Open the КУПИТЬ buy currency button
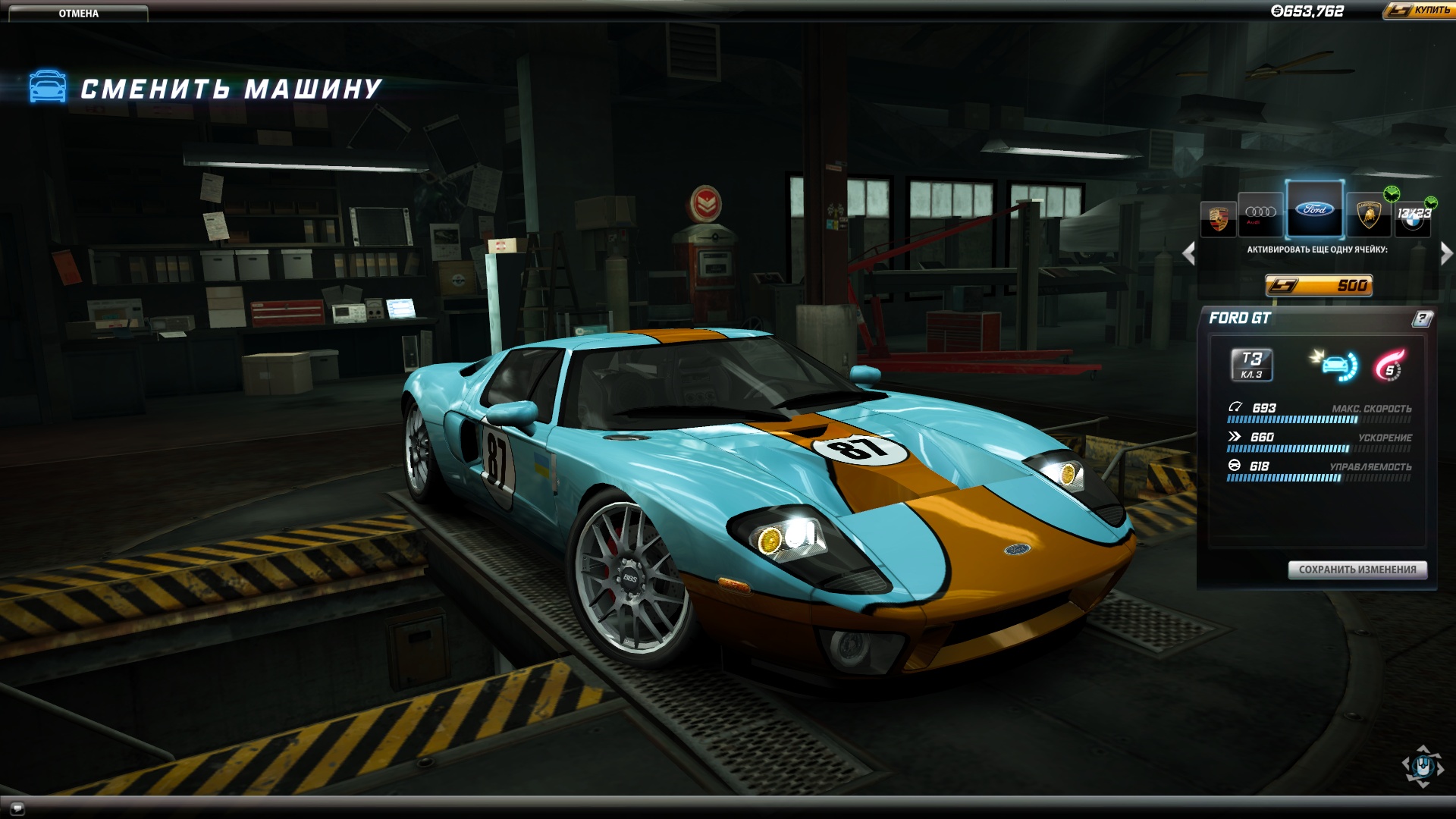 [1420, 10]
